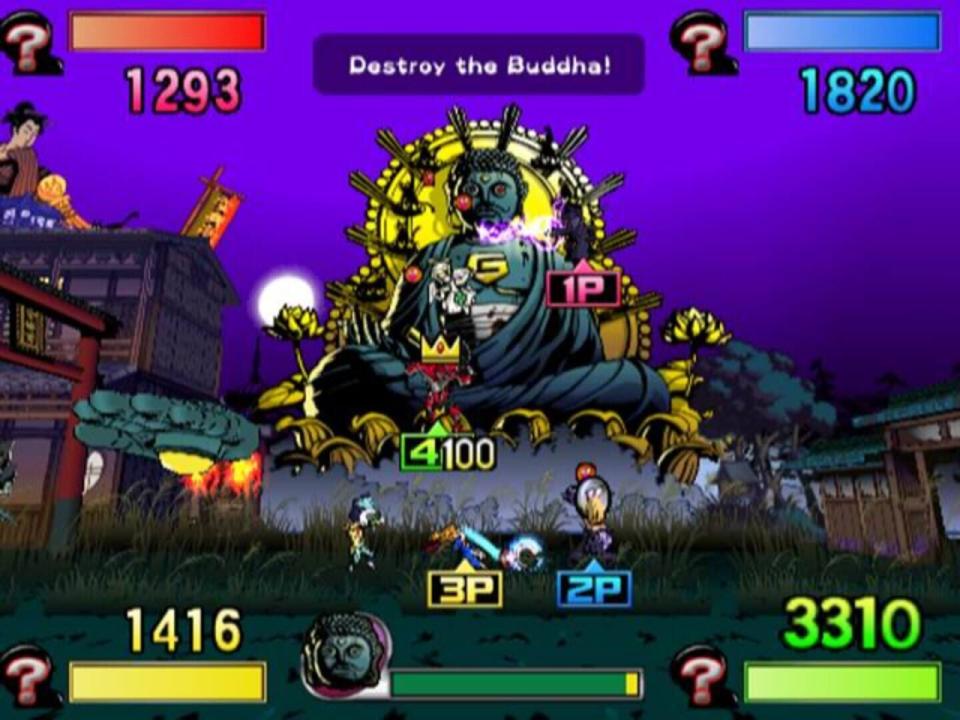The width and height of the screenshot is (960, 720).
Task: Select the question mark icon beside the green bar
Action: pos(705,677)
